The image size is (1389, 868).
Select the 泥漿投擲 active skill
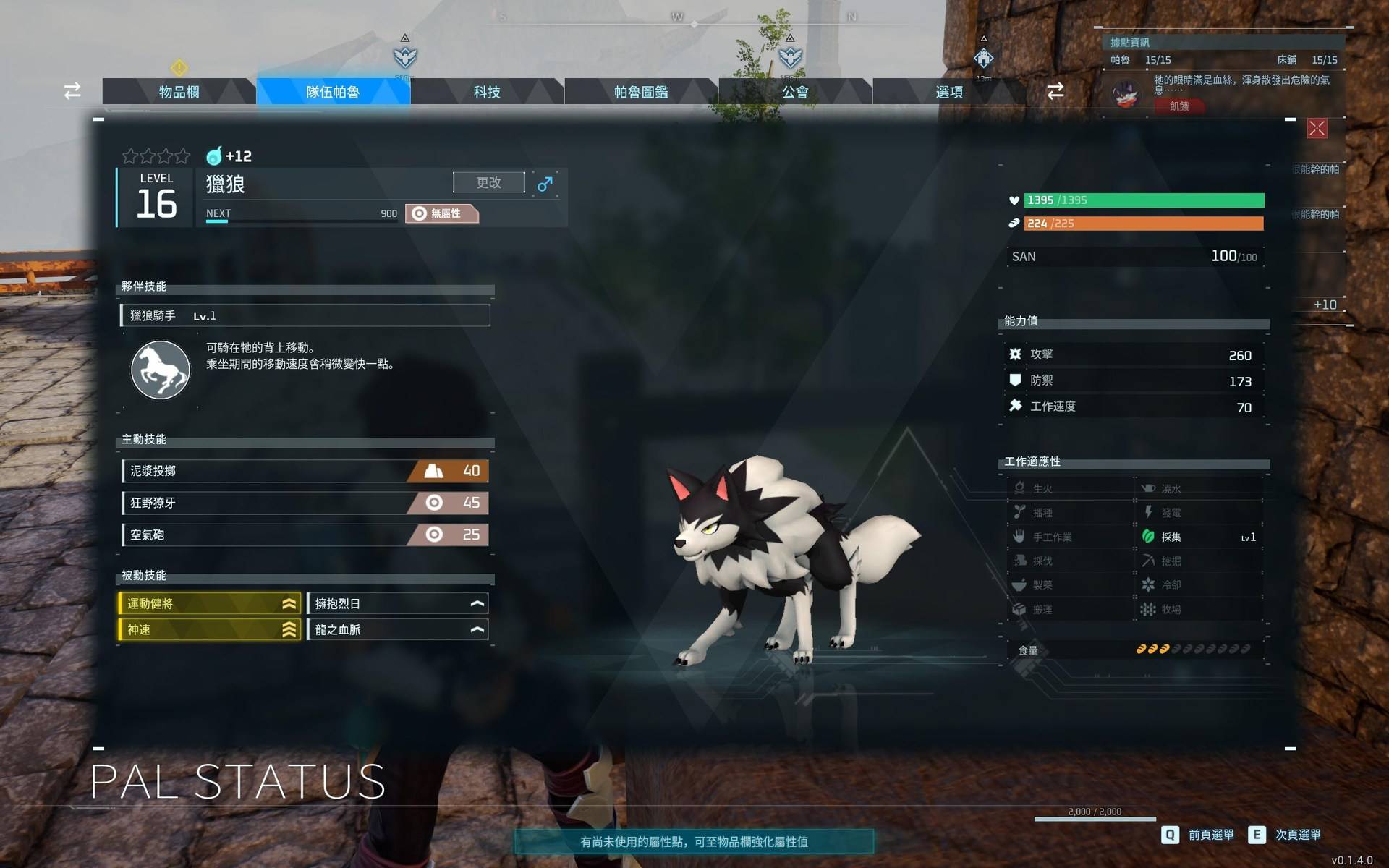(x=305, y=471)
